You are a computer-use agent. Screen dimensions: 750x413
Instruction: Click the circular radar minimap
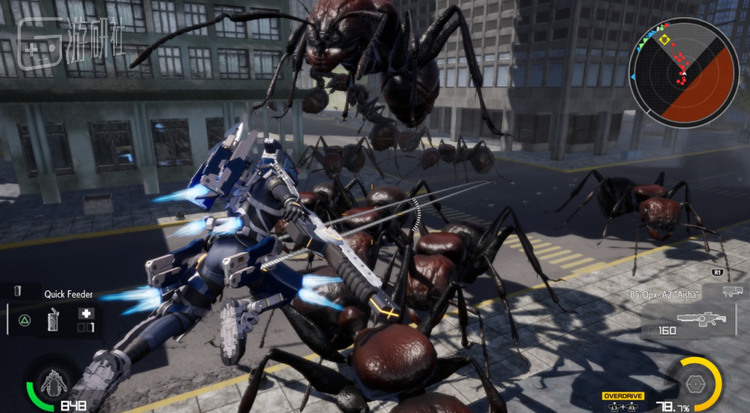coord(684,70)
